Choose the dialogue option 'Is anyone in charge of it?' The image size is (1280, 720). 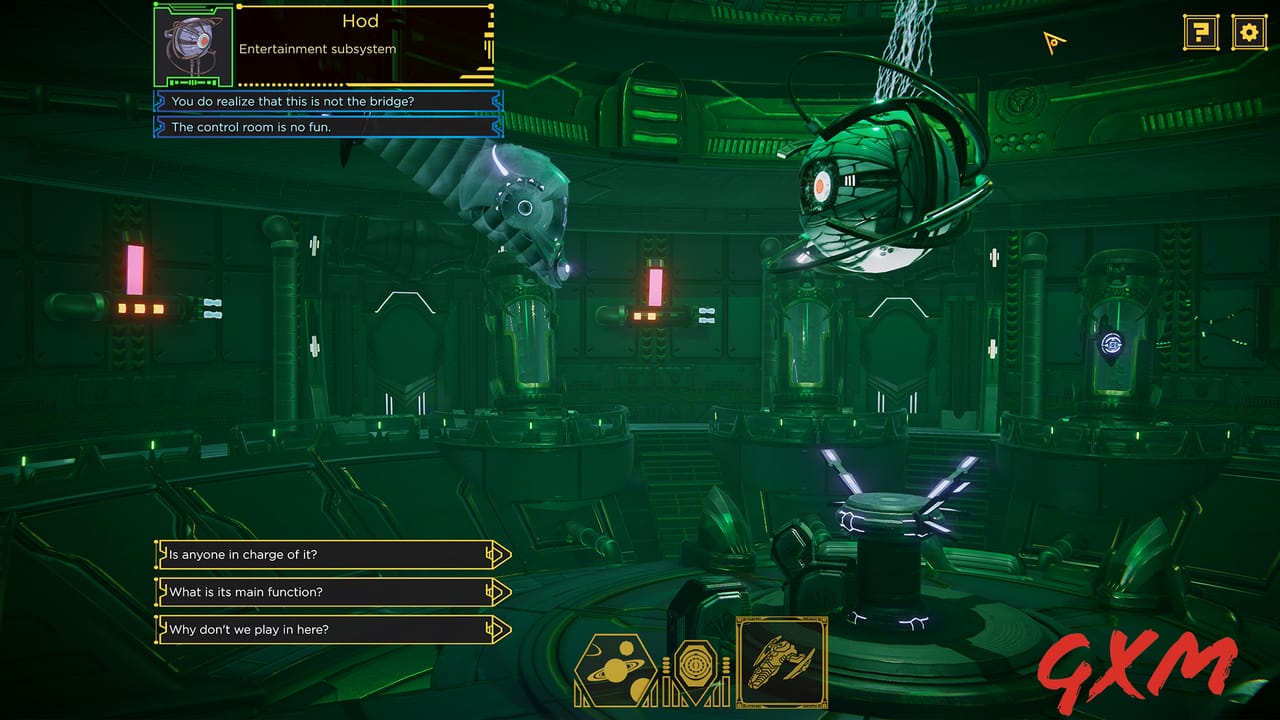click(x=300, y=554)
